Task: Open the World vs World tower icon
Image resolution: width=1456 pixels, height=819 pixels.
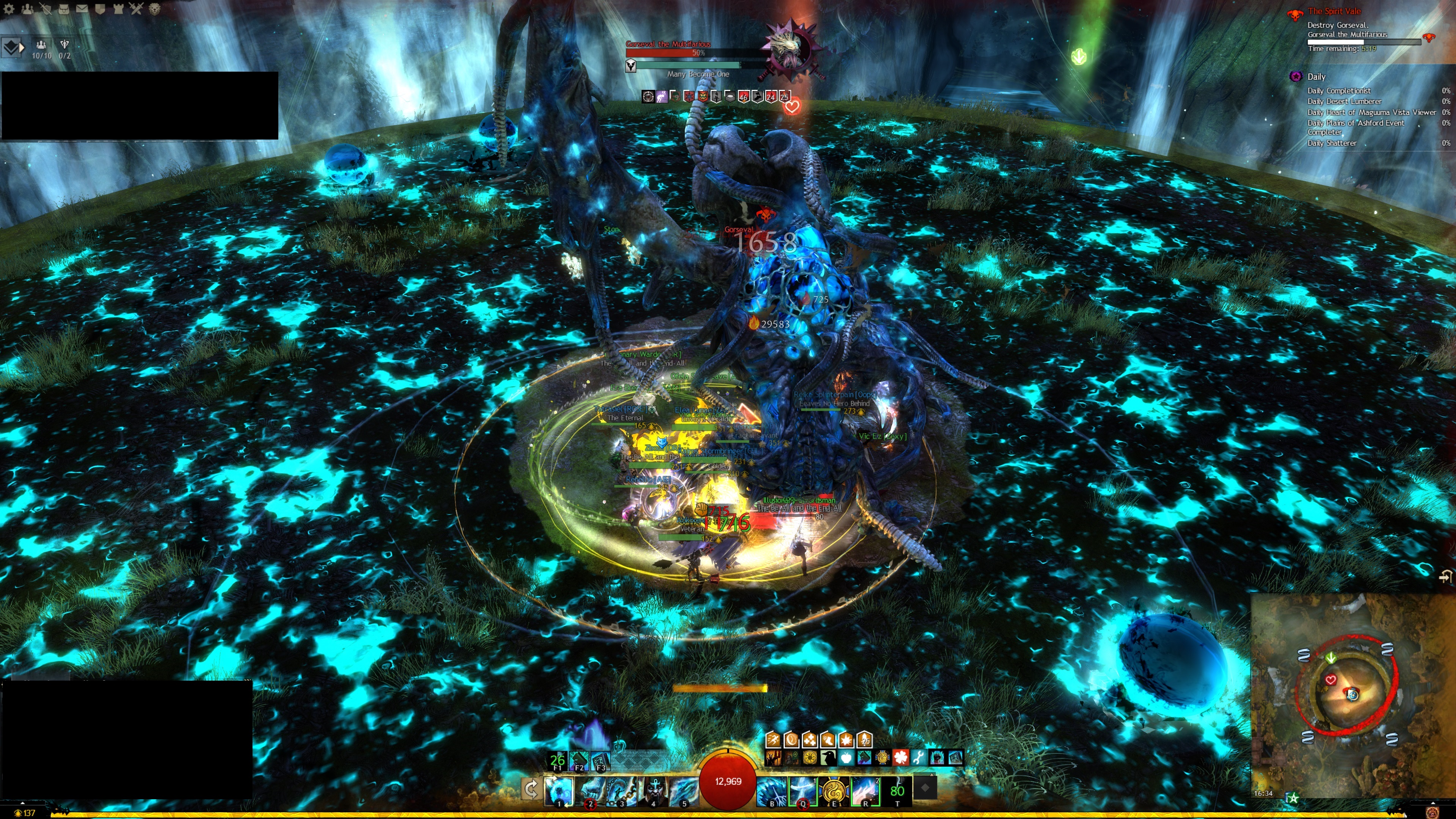Action: tap(118, 8)
